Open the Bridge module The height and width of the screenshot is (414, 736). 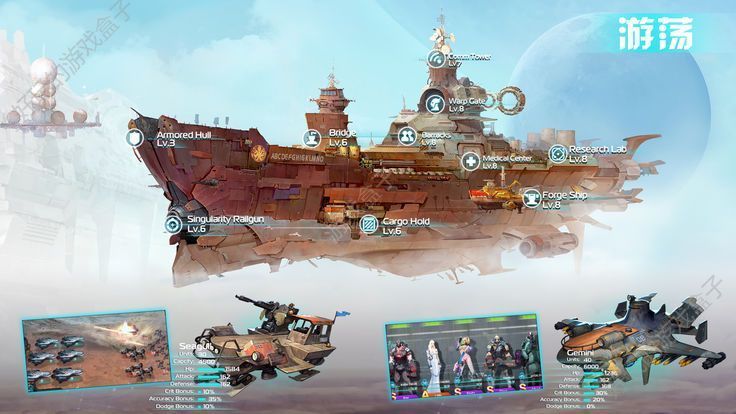[311, 137]
